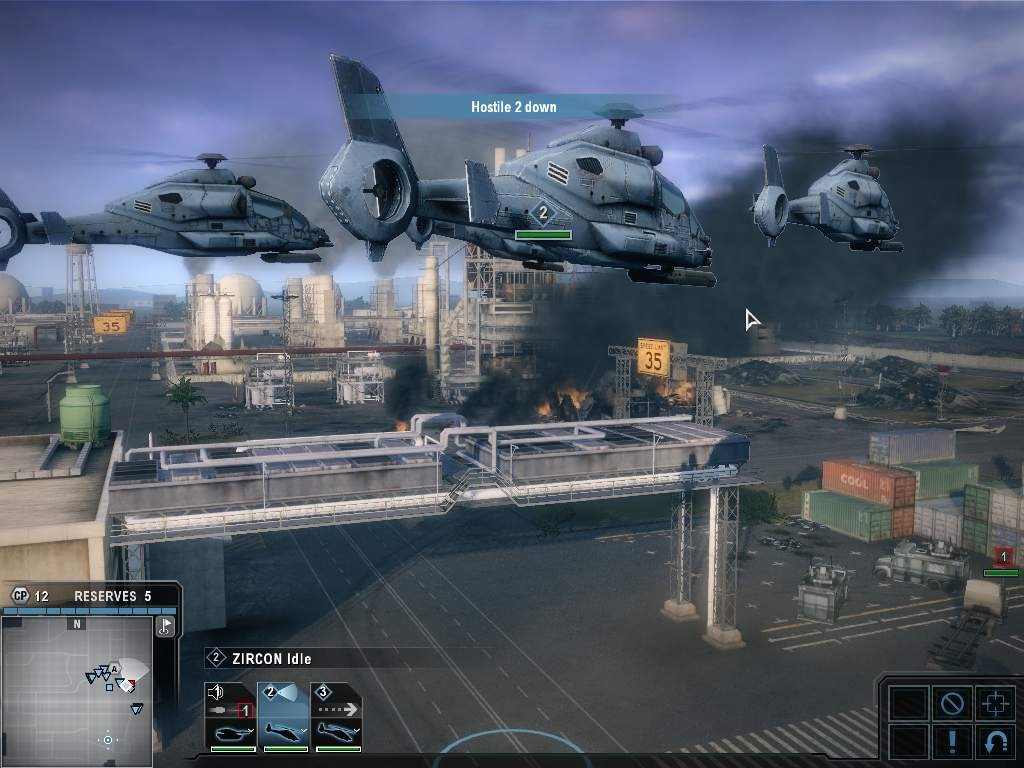The width and height of the screenshot is (1024, 768).
Task: Click the exclamation mark command
Action: point(950,742)
